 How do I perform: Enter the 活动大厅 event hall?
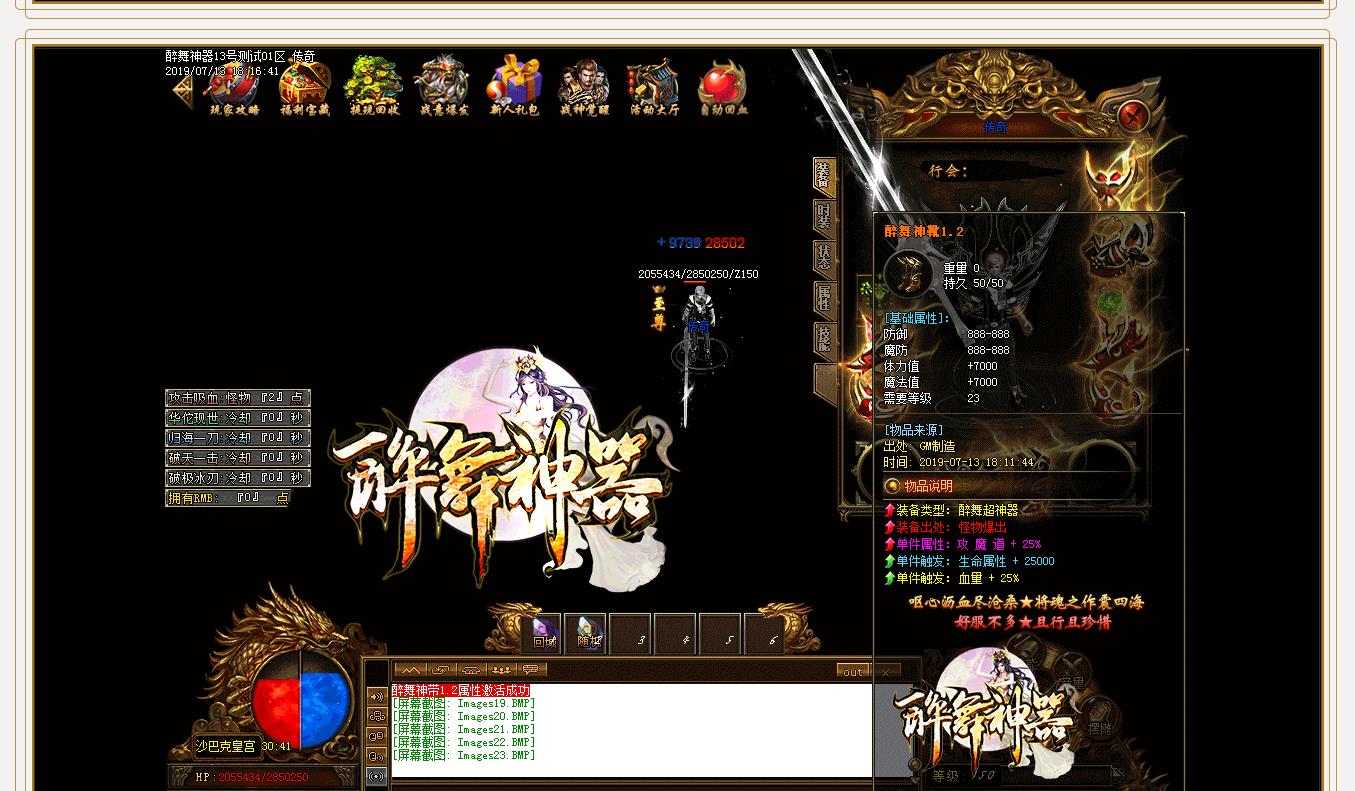[654, 87]
